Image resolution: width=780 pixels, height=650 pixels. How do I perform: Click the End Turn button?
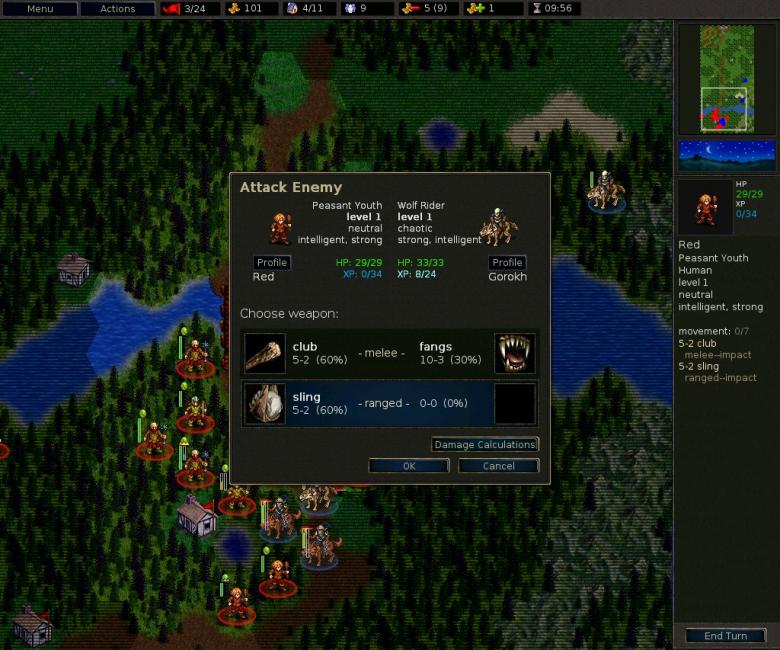(725, 636)
